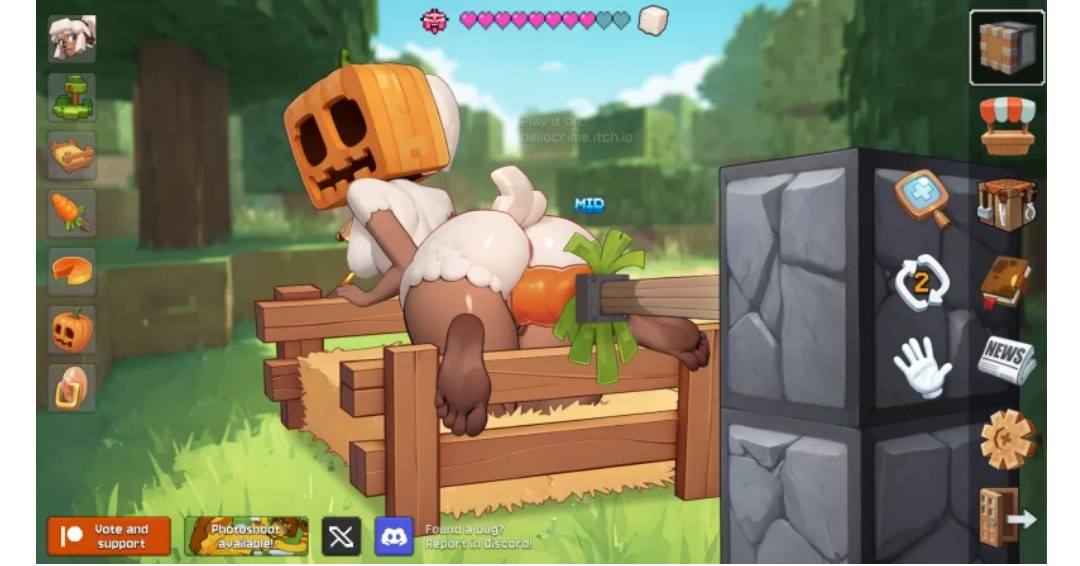The width and height of the screenshot is (1080, 566).
Task: Activate the magnifier zoom button
Action: (x=921, y=198)
